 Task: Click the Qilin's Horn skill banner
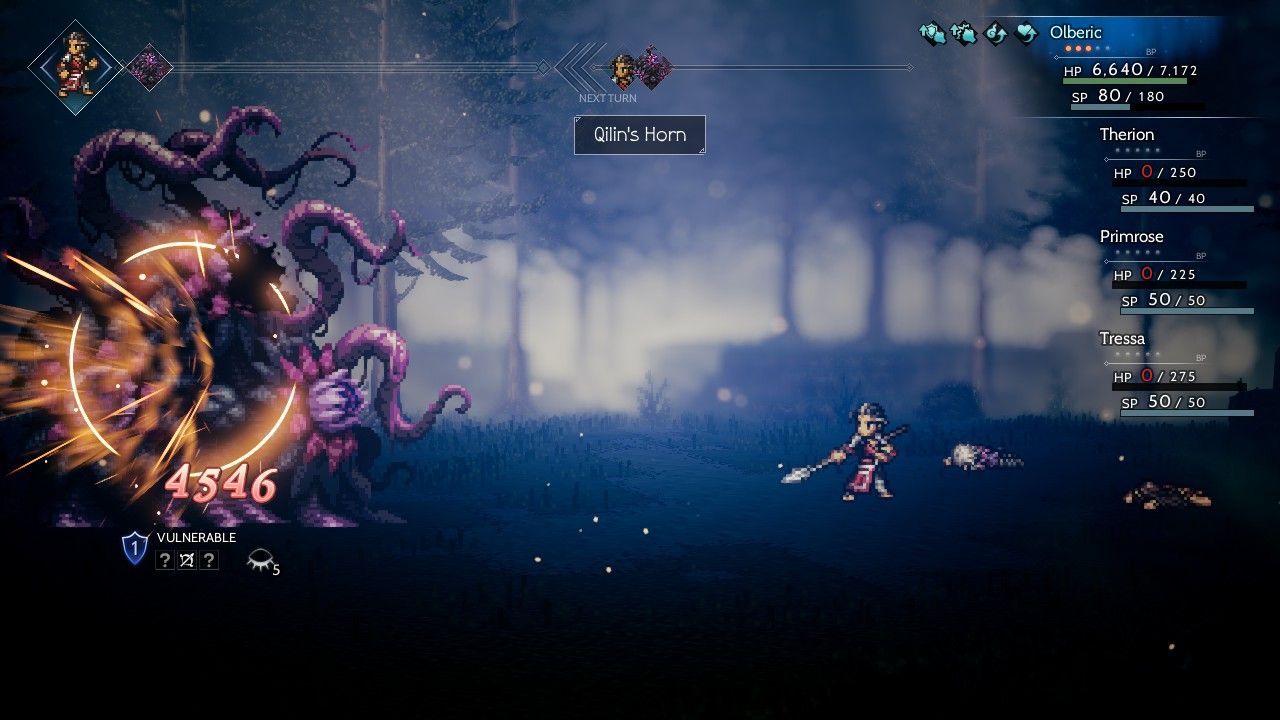click(640, 135)
